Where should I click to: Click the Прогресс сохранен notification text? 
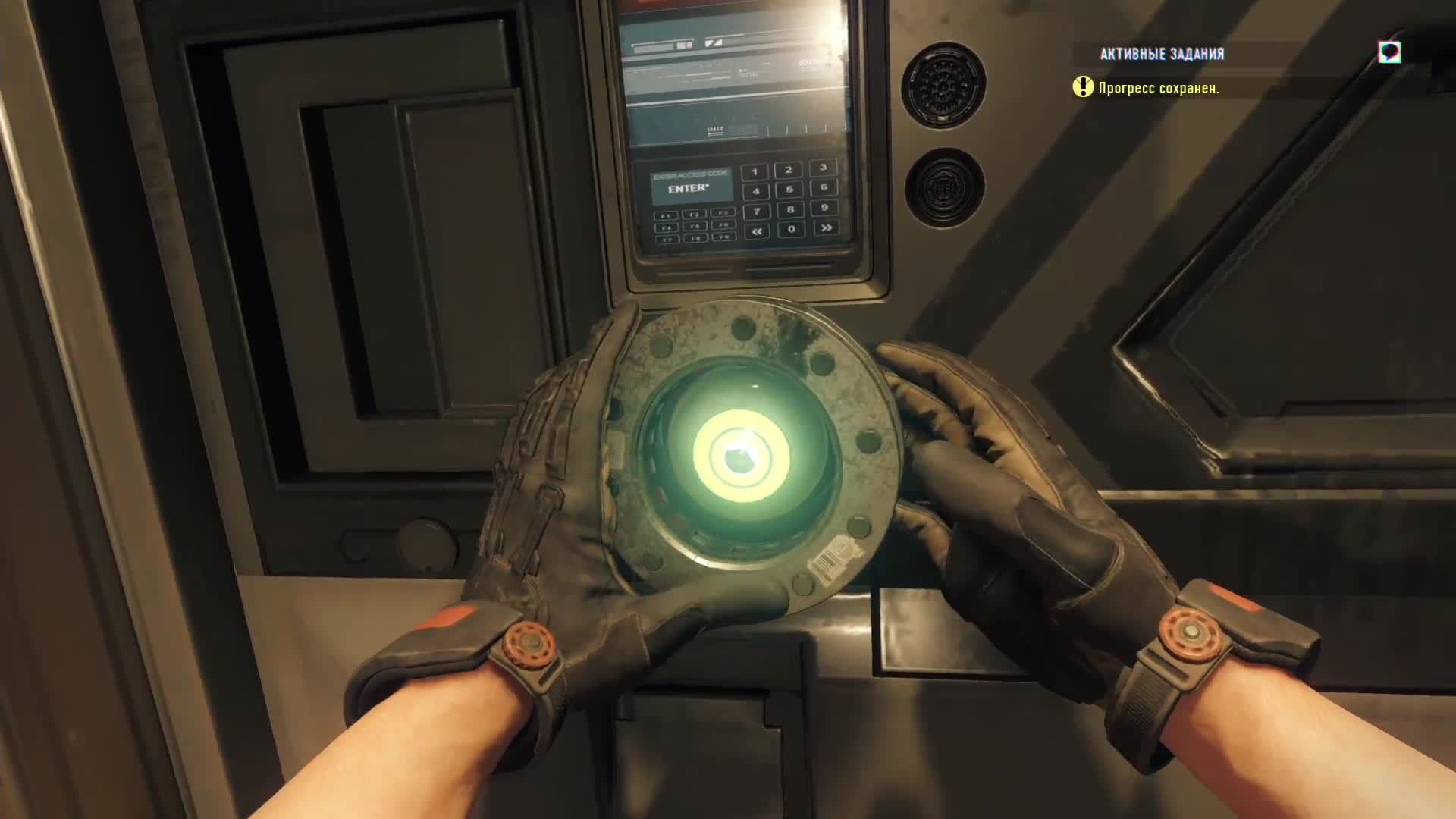1159,89
